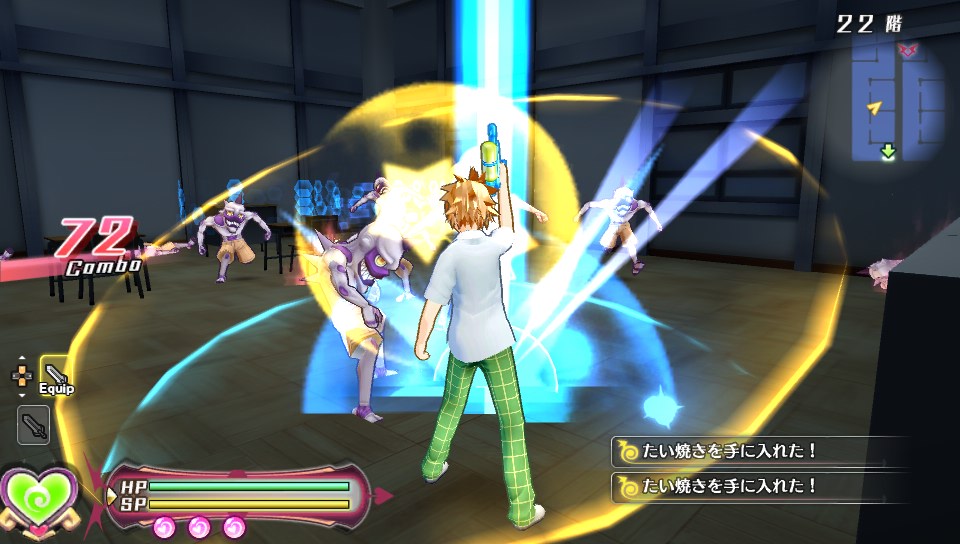Open the dungeon minimap
The height and width of the screenshot is (544, 960).
[897, 100]
